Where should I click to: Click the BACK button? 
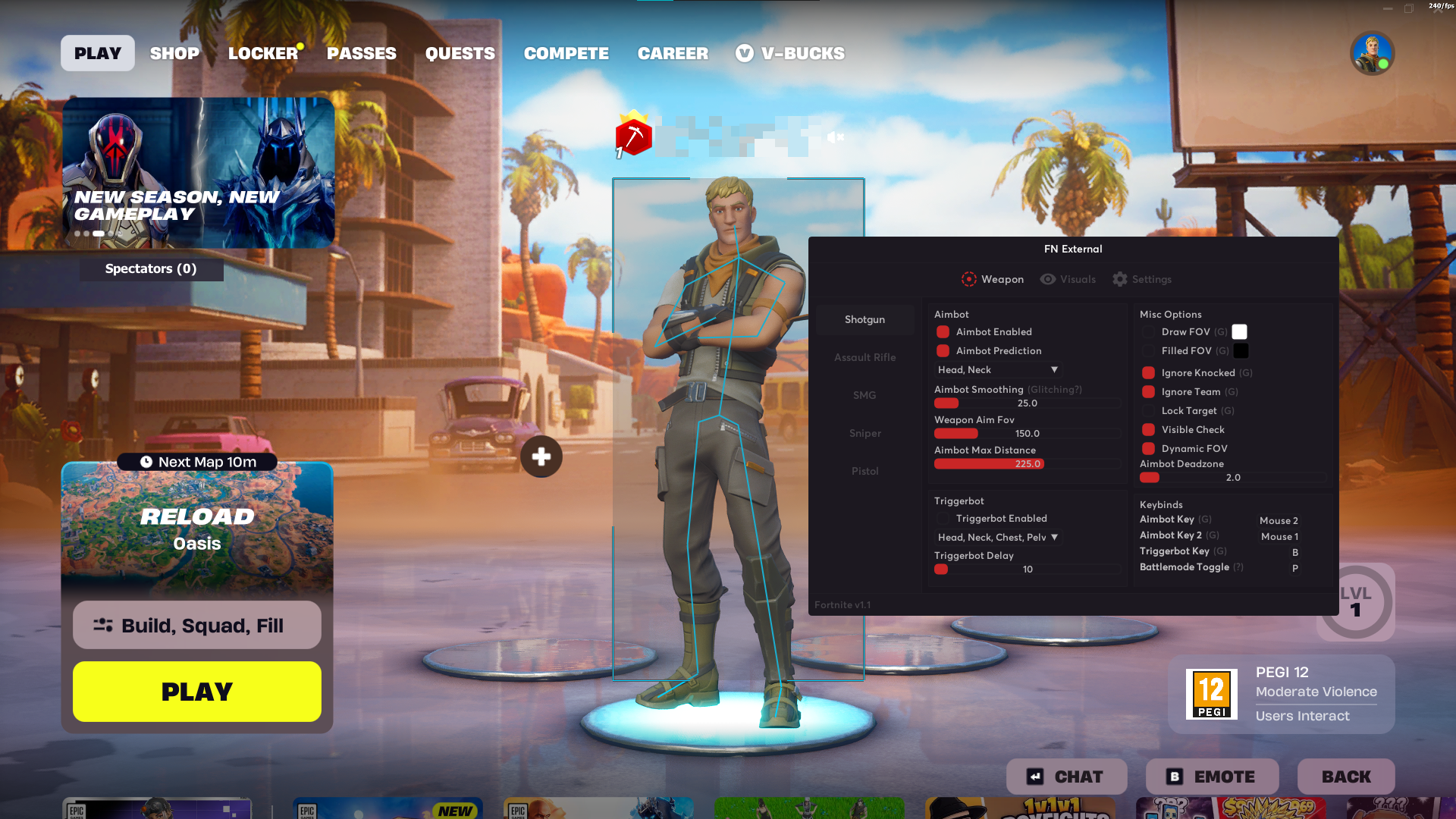1345,776
